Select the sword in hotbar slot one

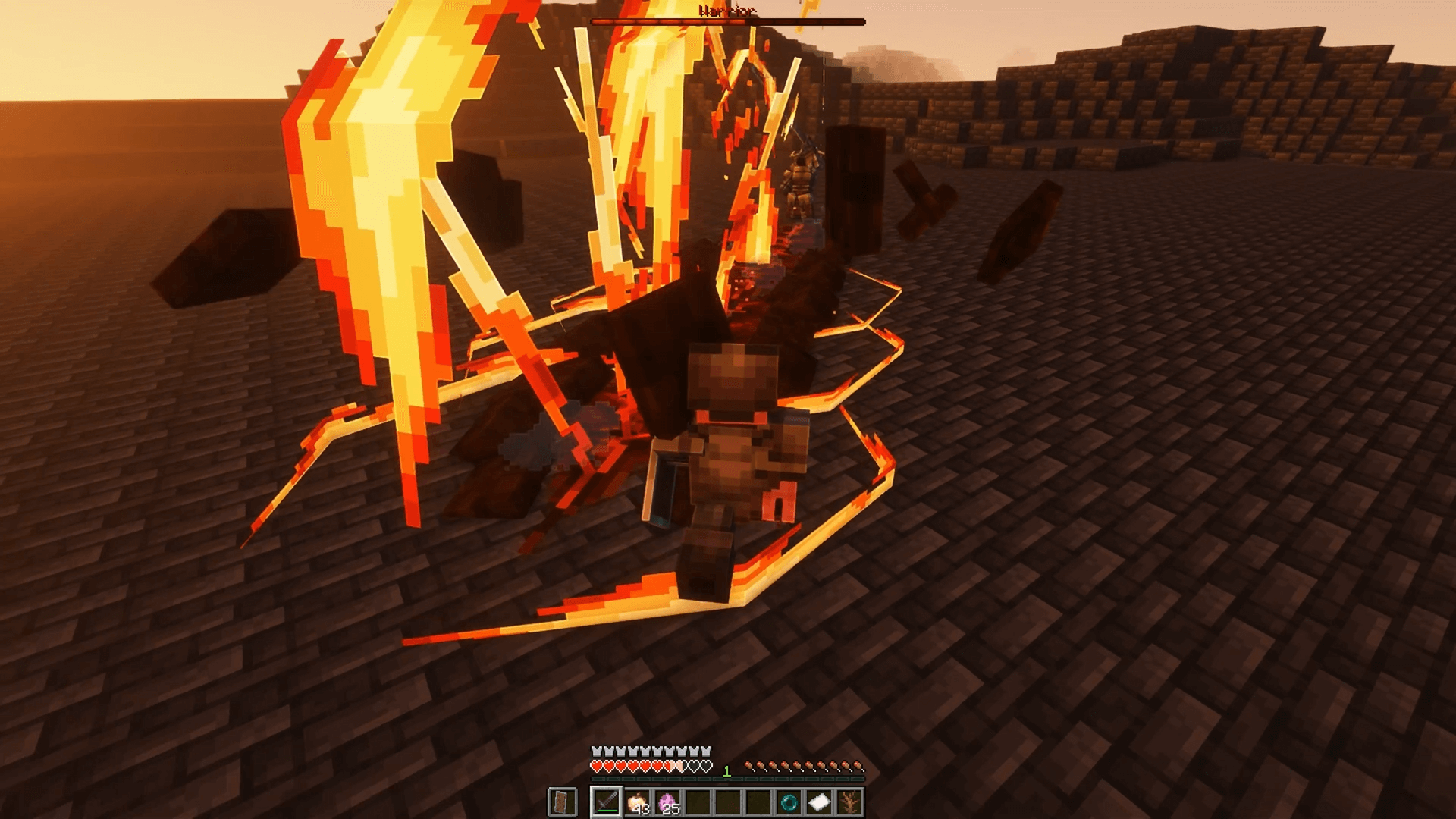(x=607, y=803)
